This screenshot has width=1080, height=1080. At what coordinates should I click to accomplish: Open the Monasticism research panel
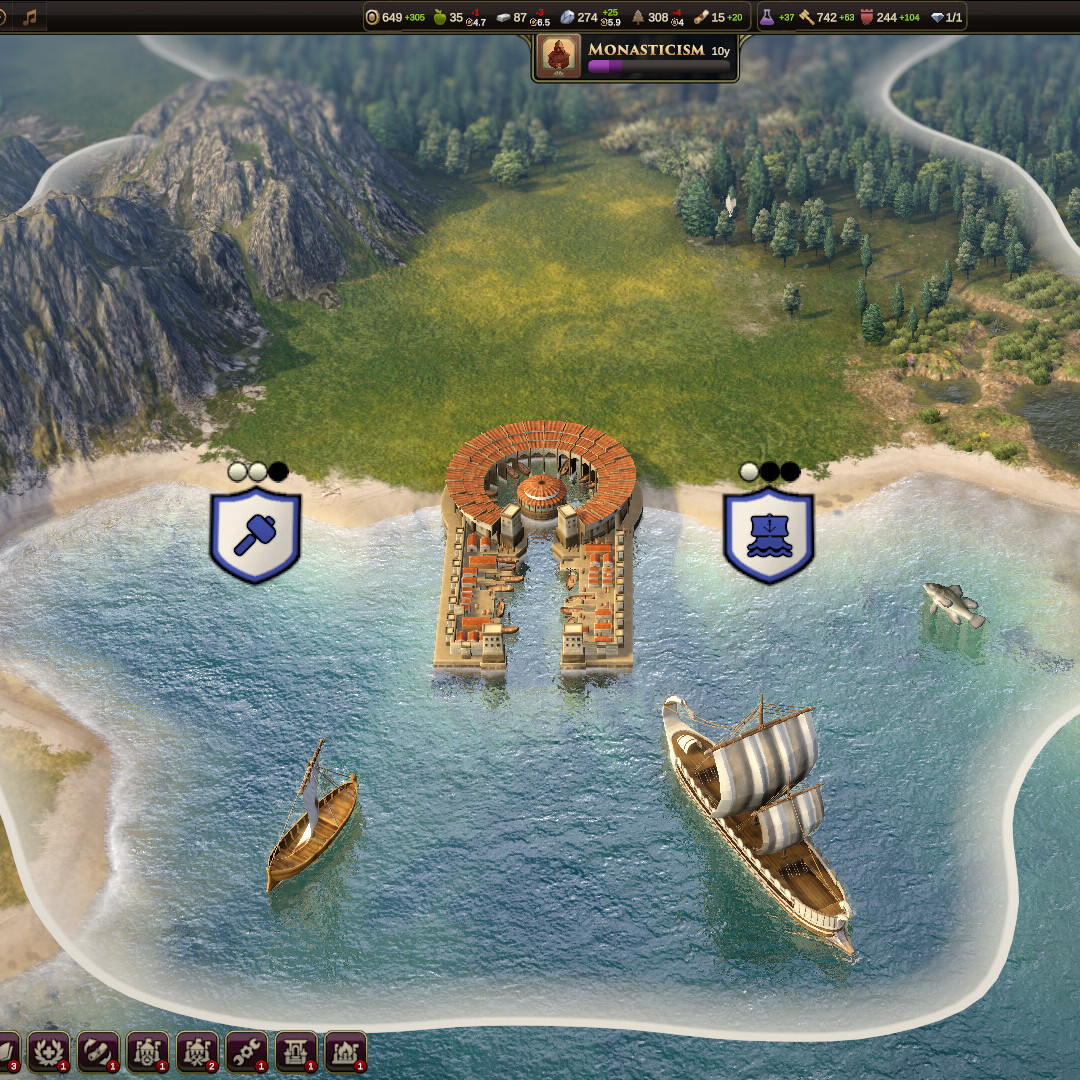pos(636,56)
